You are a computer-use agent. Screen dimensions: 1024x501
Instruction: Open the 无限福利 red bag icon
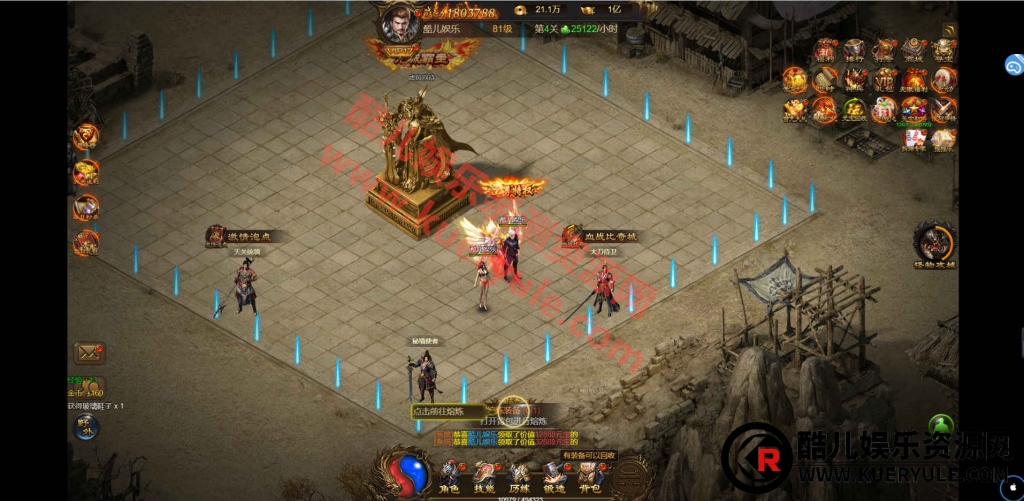point(914,80)
